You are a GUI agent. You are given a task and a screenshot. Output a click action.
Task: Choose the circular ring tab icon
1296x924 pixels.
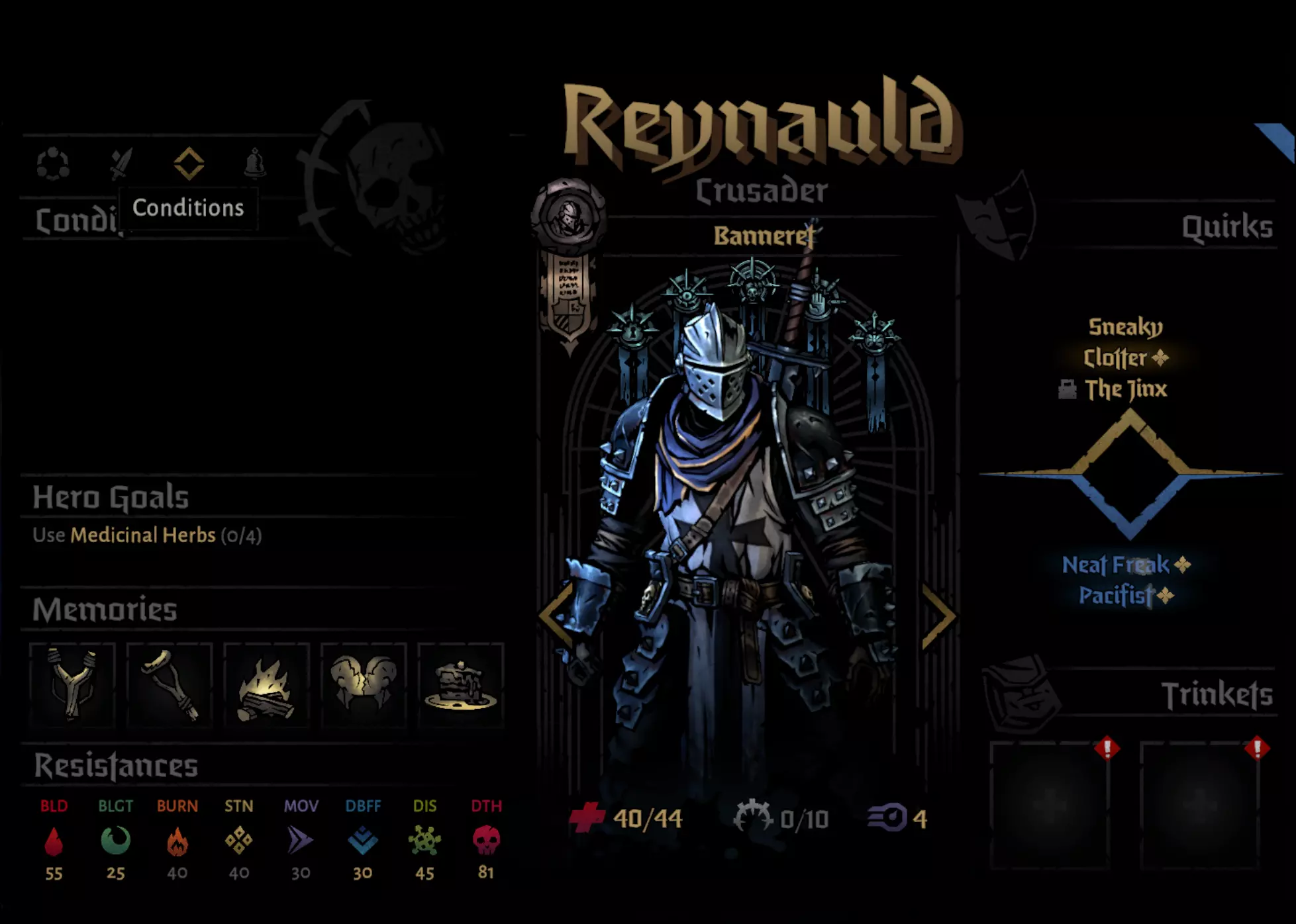[x=53, y=163]
